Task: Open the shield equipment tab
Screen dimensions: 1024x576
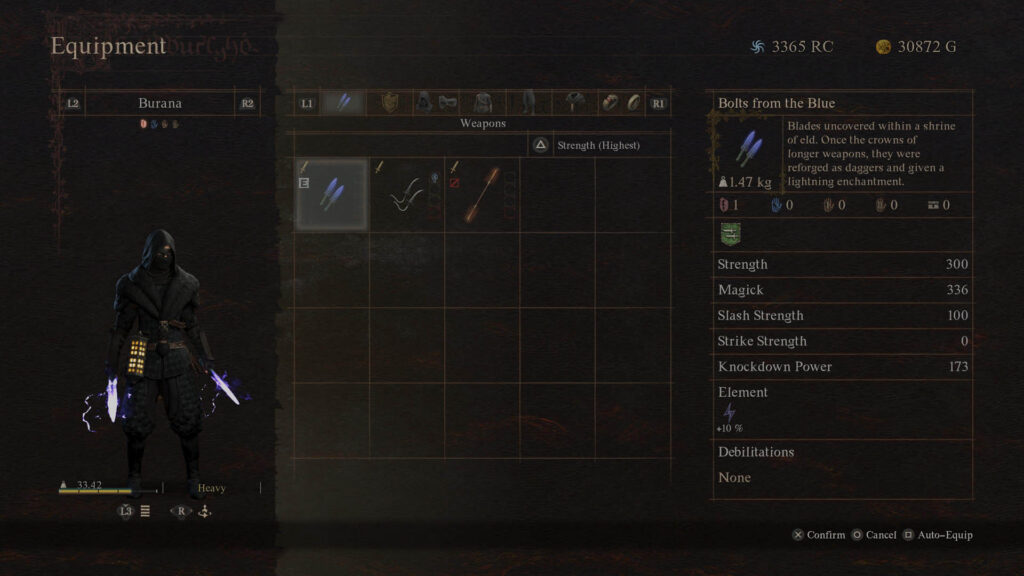Action: (x=388, y=102)
